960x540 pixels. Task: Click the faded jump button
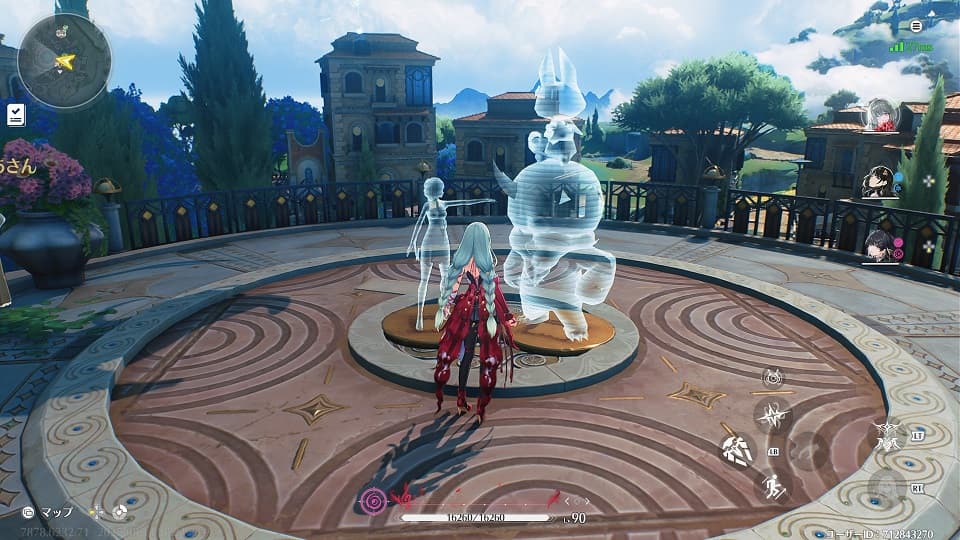click(807, 451)
